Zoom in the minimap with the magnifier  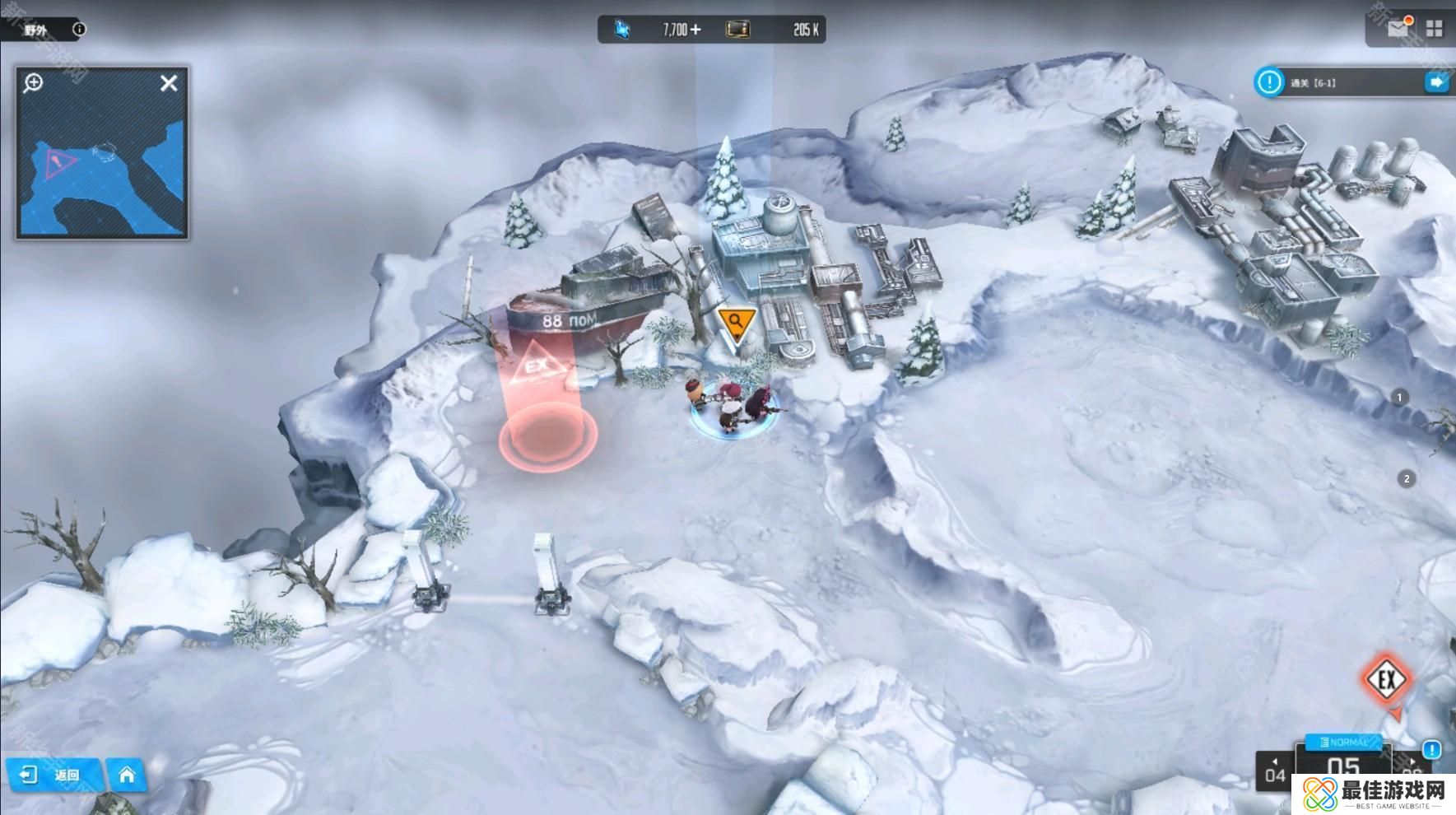tap(34, 83)
